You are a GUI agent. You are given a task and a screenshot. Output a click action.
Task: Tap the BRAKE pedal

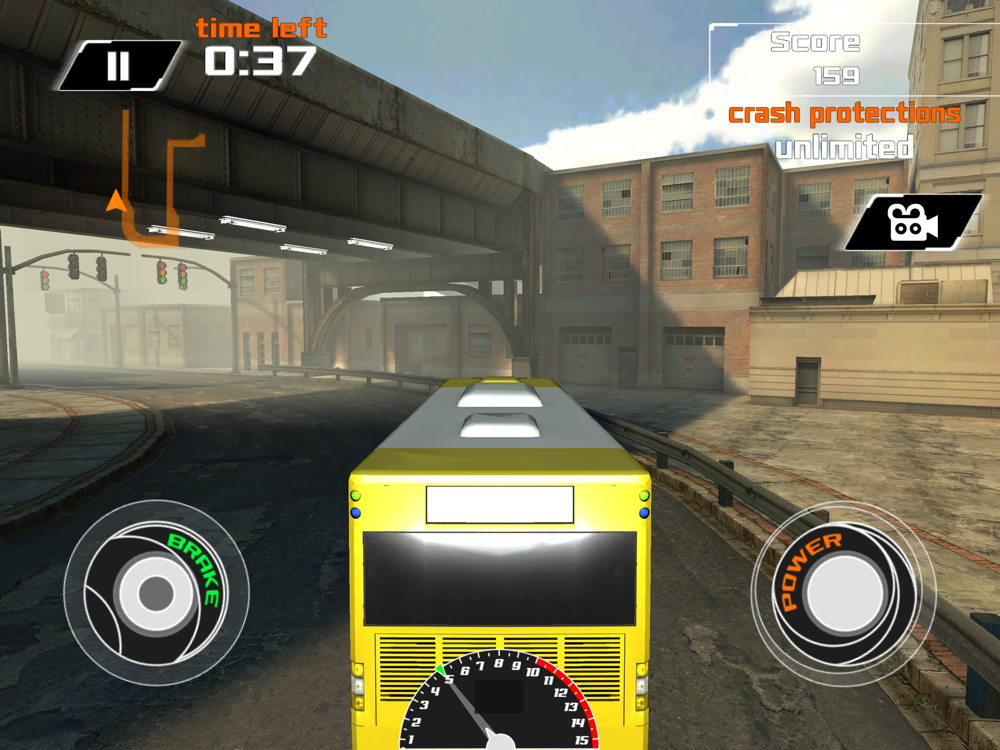[x=156, y=593]
